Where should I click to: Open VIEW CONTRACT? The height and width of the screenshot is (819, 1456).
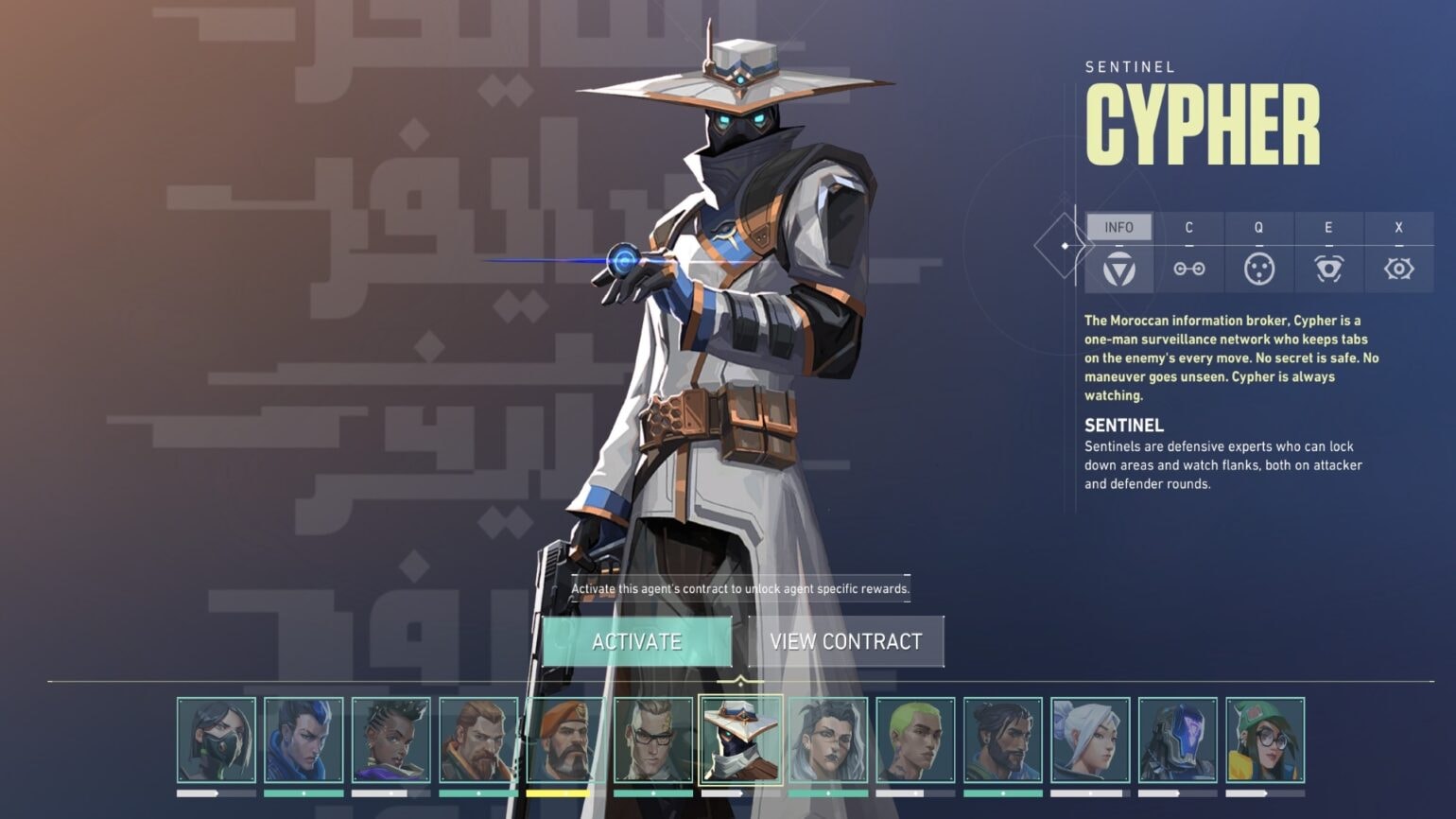[x=844, y=641]
